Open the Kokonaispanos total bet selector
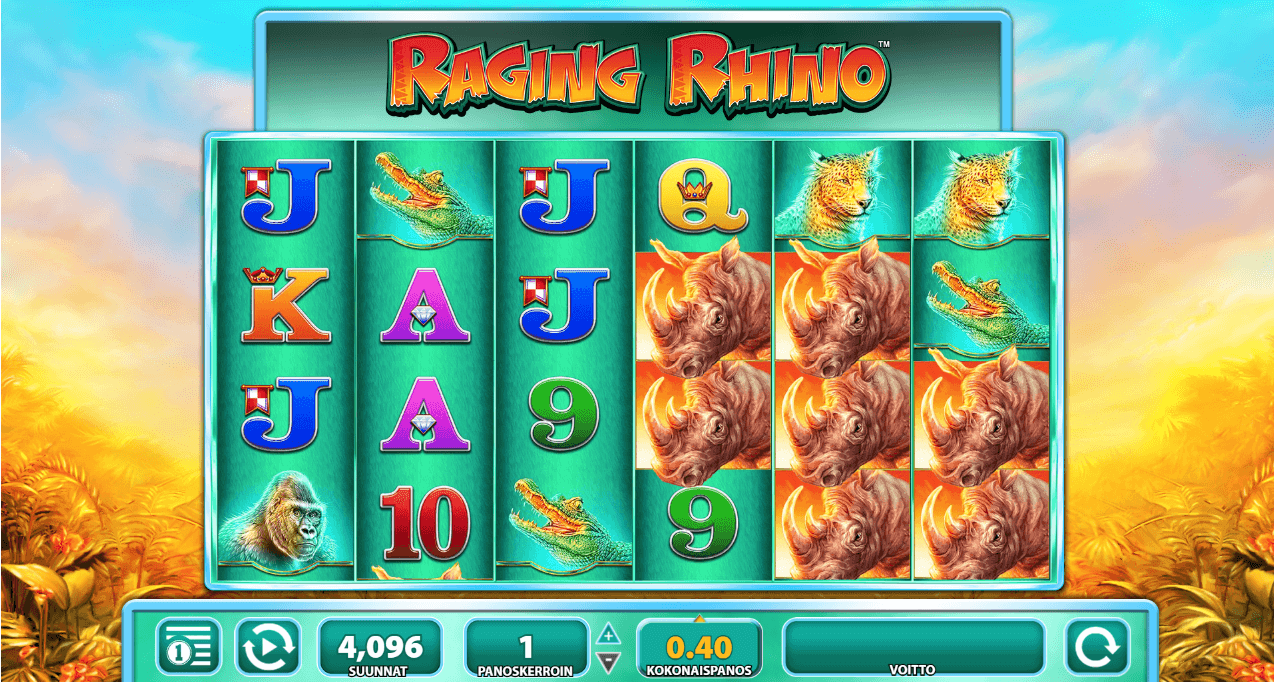The width and height of the screenshot is (1274, 682). point(698,647)
